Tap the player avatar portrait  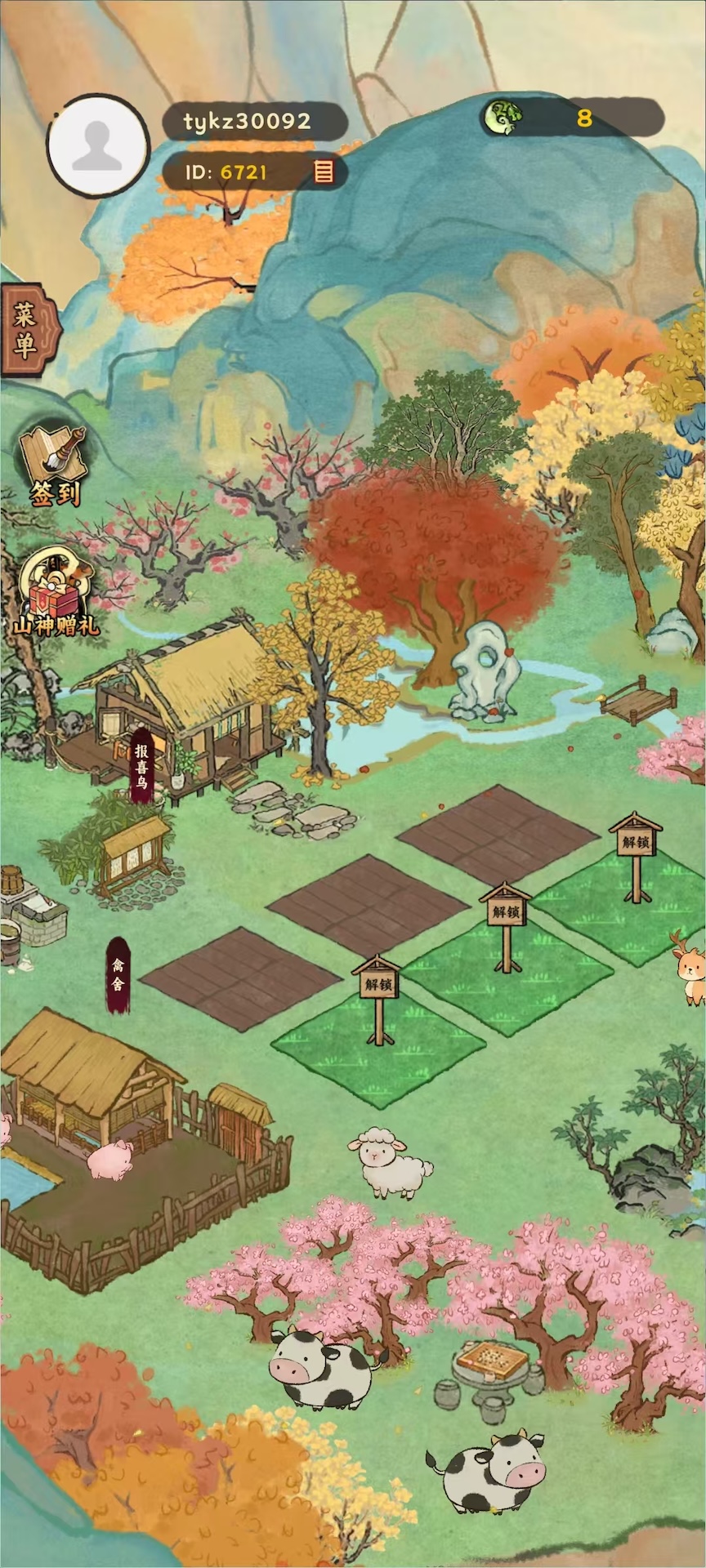[98, 145]
